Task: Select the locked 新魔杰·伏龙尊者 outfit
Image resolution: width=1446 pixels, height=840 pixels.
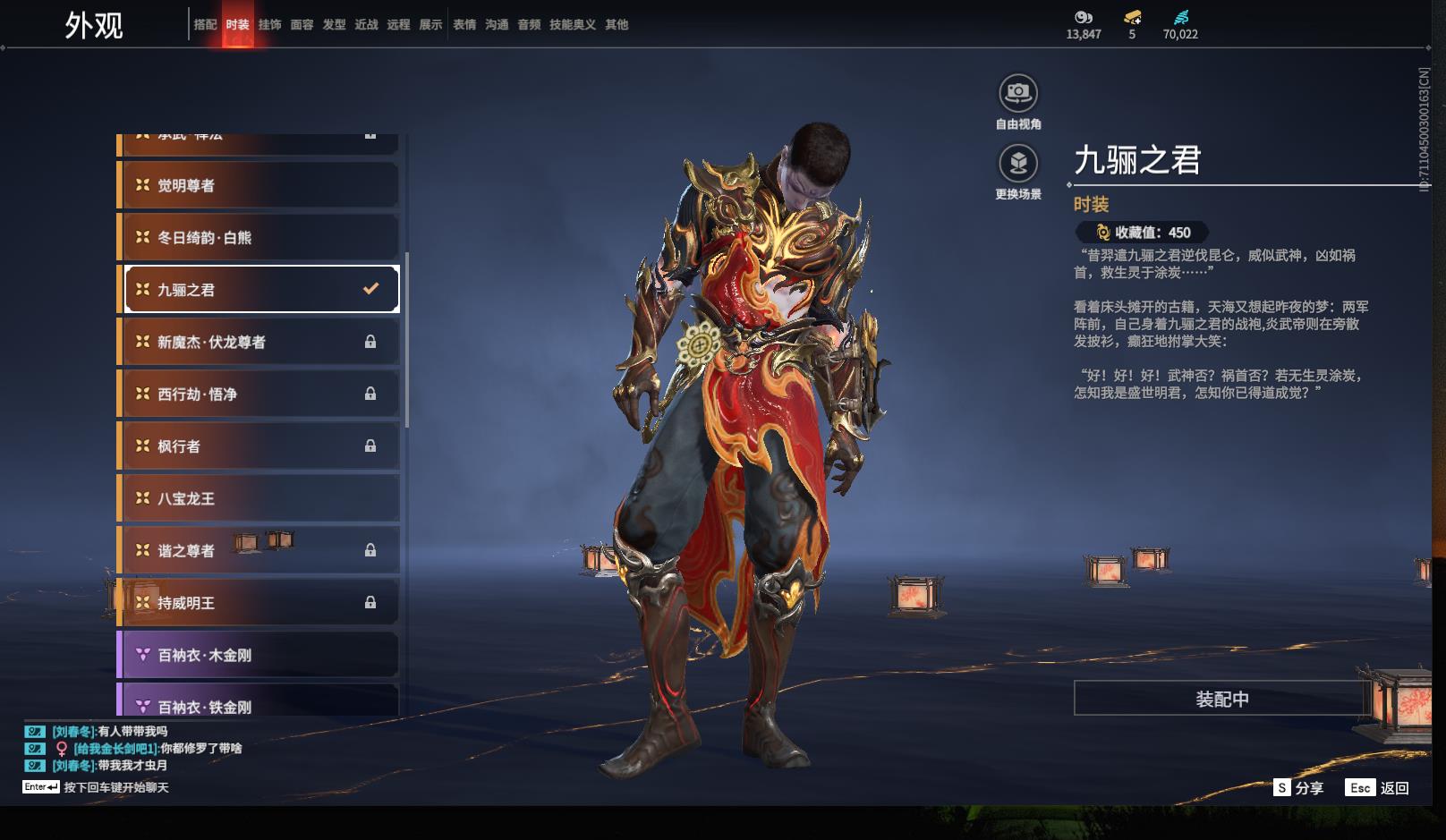Action: point(259,342)
